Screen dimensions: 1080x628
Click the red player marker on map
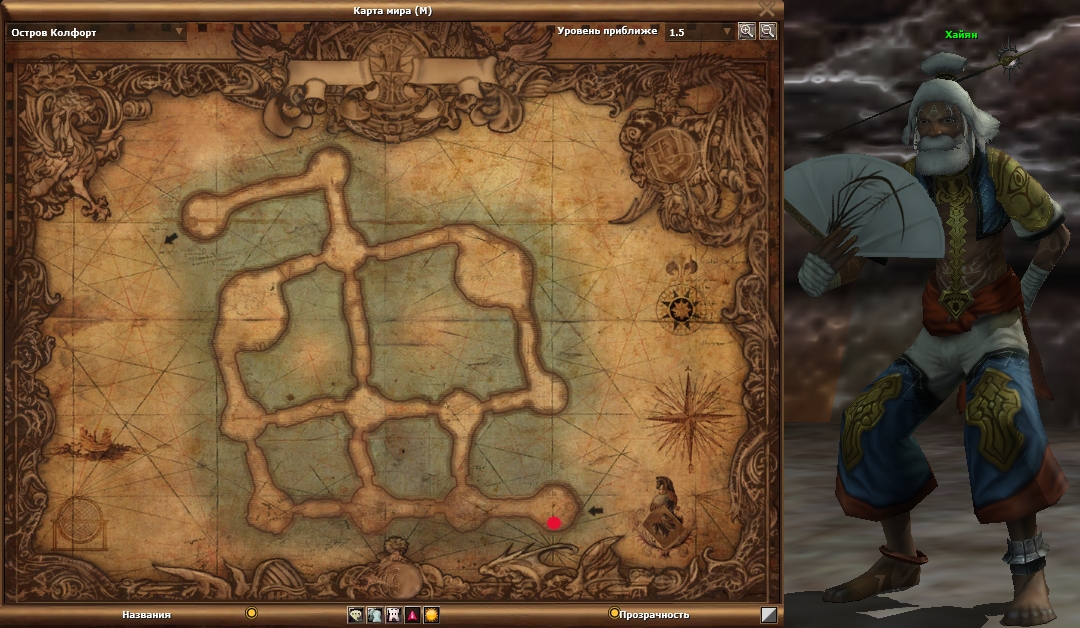tap(554, 522)
